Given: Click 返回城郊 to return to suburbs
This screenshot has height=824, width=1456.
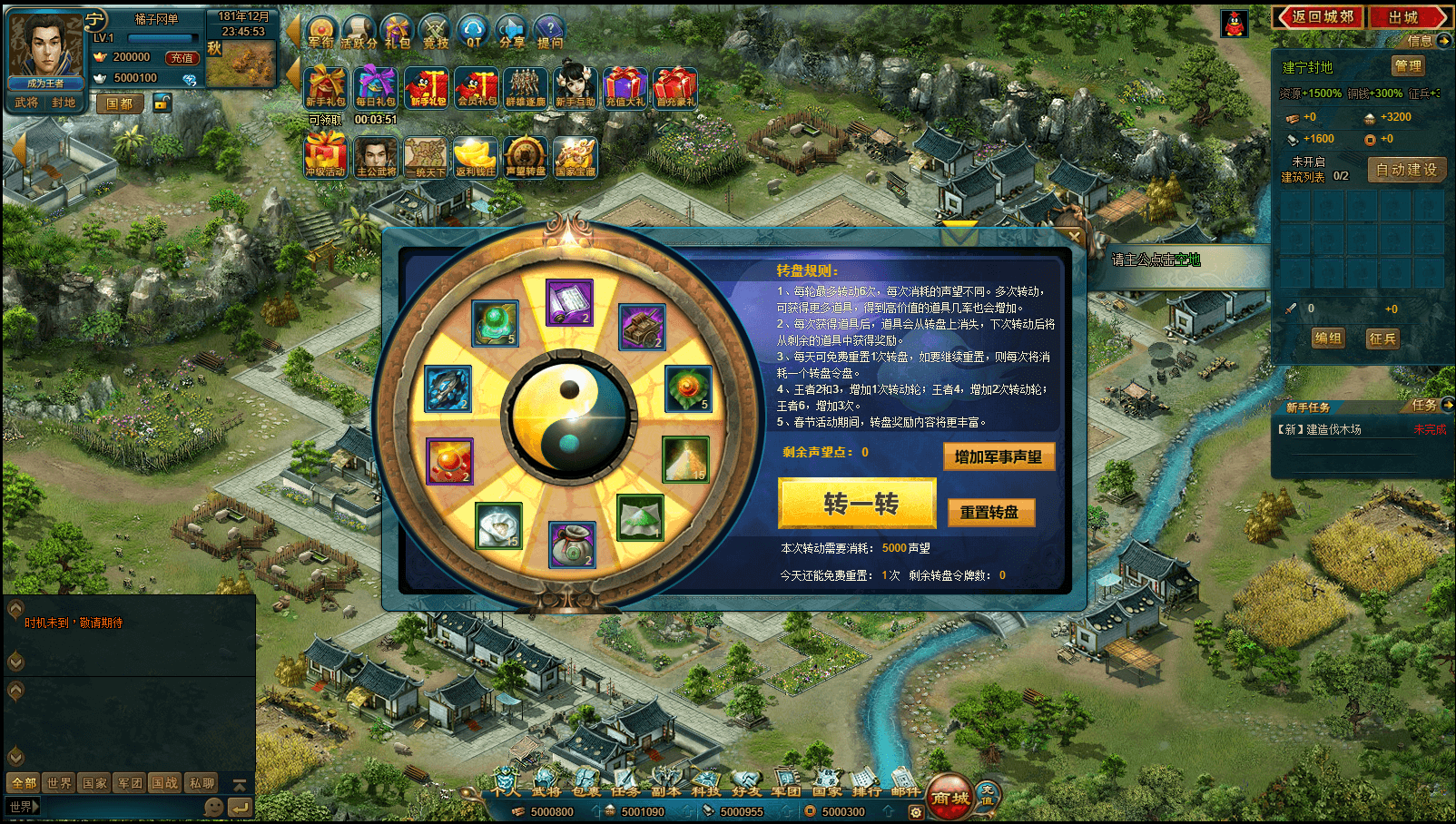Looking at the screenshot, I should click(x=1321, y=17).
